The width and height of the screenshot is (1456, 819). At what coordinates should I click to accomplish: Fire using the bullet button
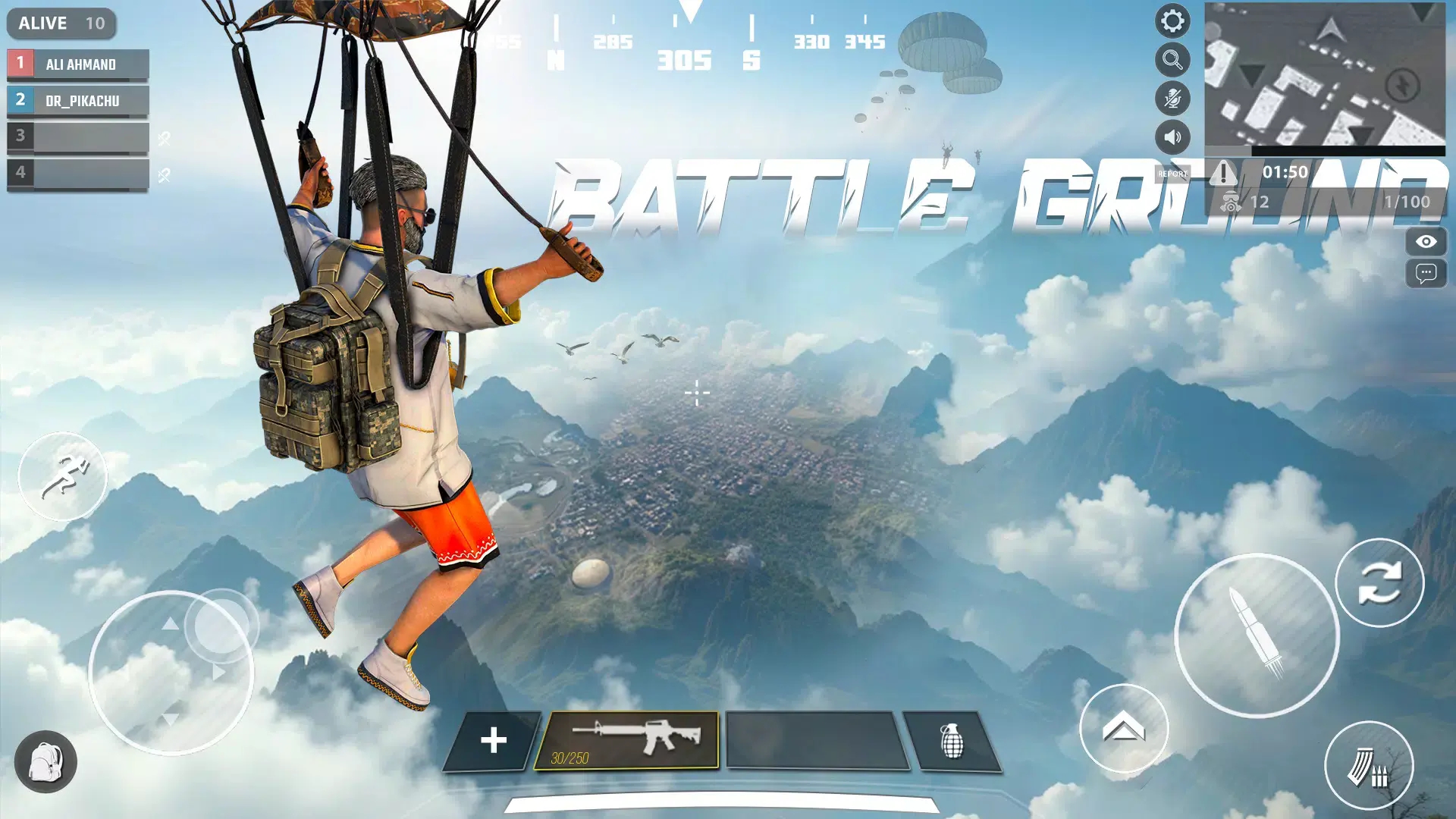1257,635
